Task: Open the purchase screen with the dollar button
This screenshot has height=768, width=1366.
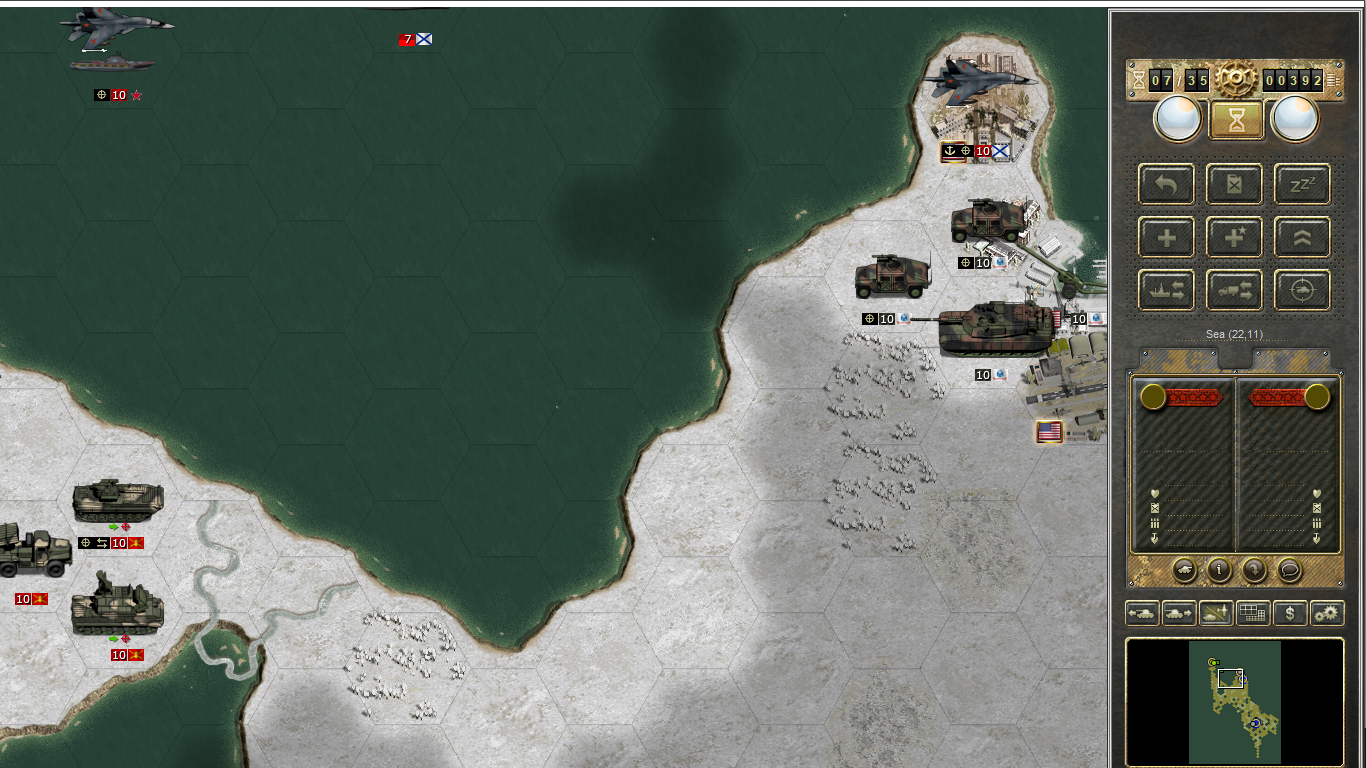Action: tap(1290, 613)
